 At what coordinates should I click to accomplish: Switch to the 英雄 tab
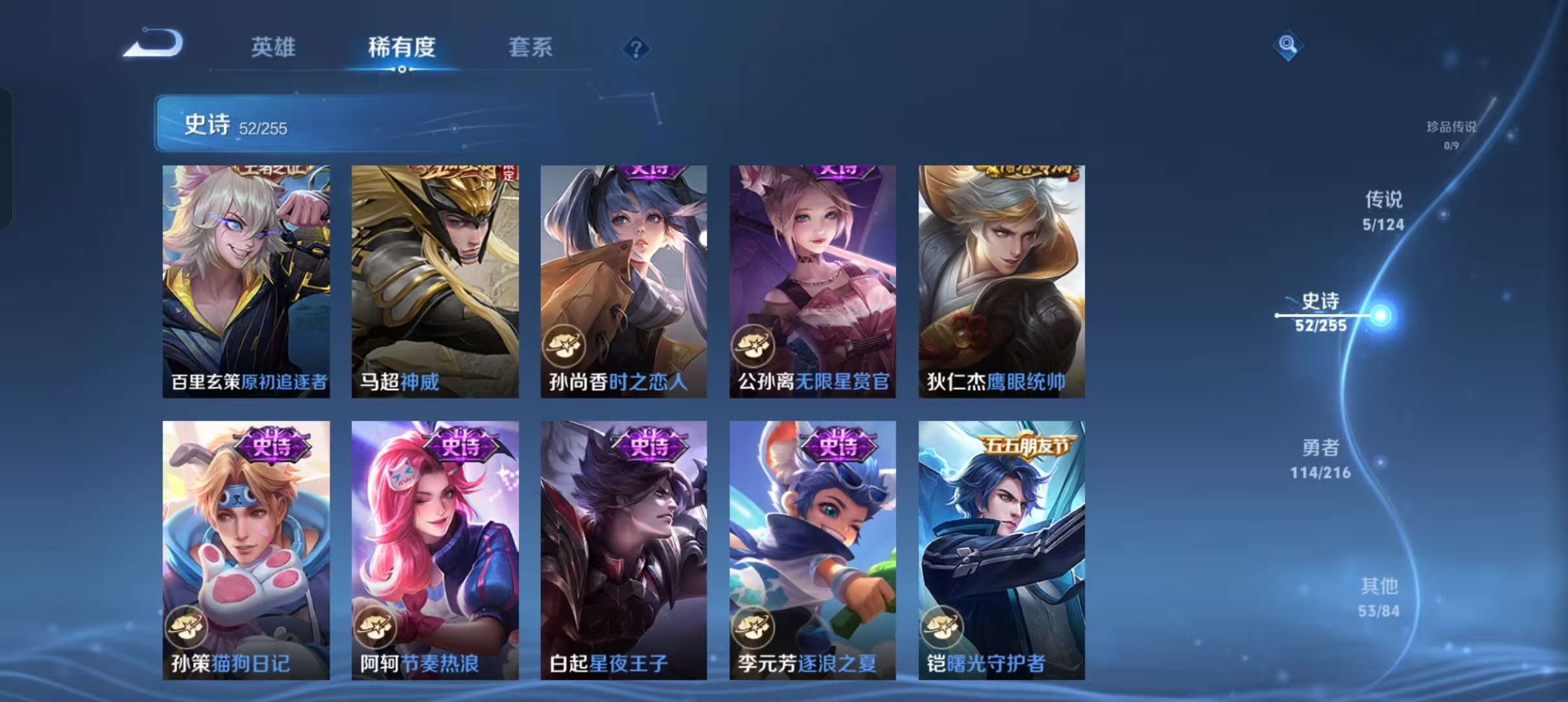click(x=276, y=47)
